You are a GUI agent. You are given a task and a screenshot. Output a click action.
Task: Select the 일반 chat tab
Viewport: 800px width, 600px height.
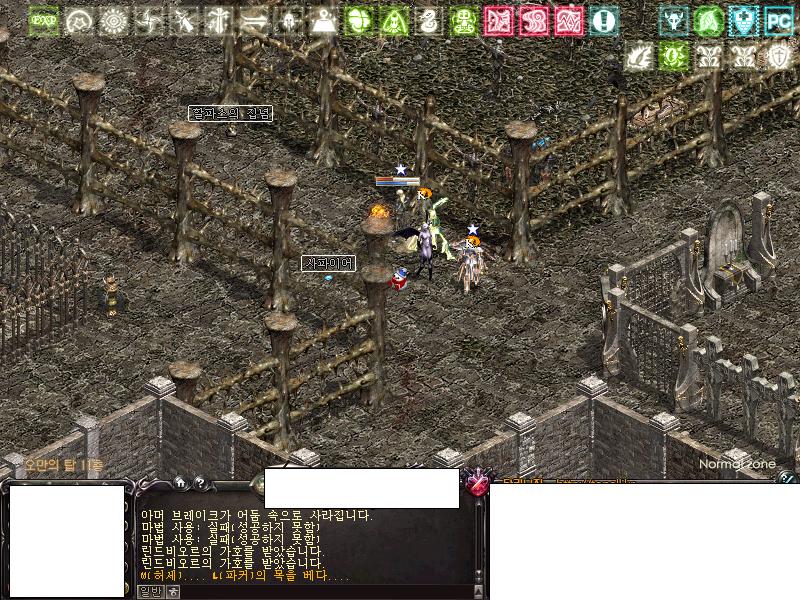tap(149, 591)
